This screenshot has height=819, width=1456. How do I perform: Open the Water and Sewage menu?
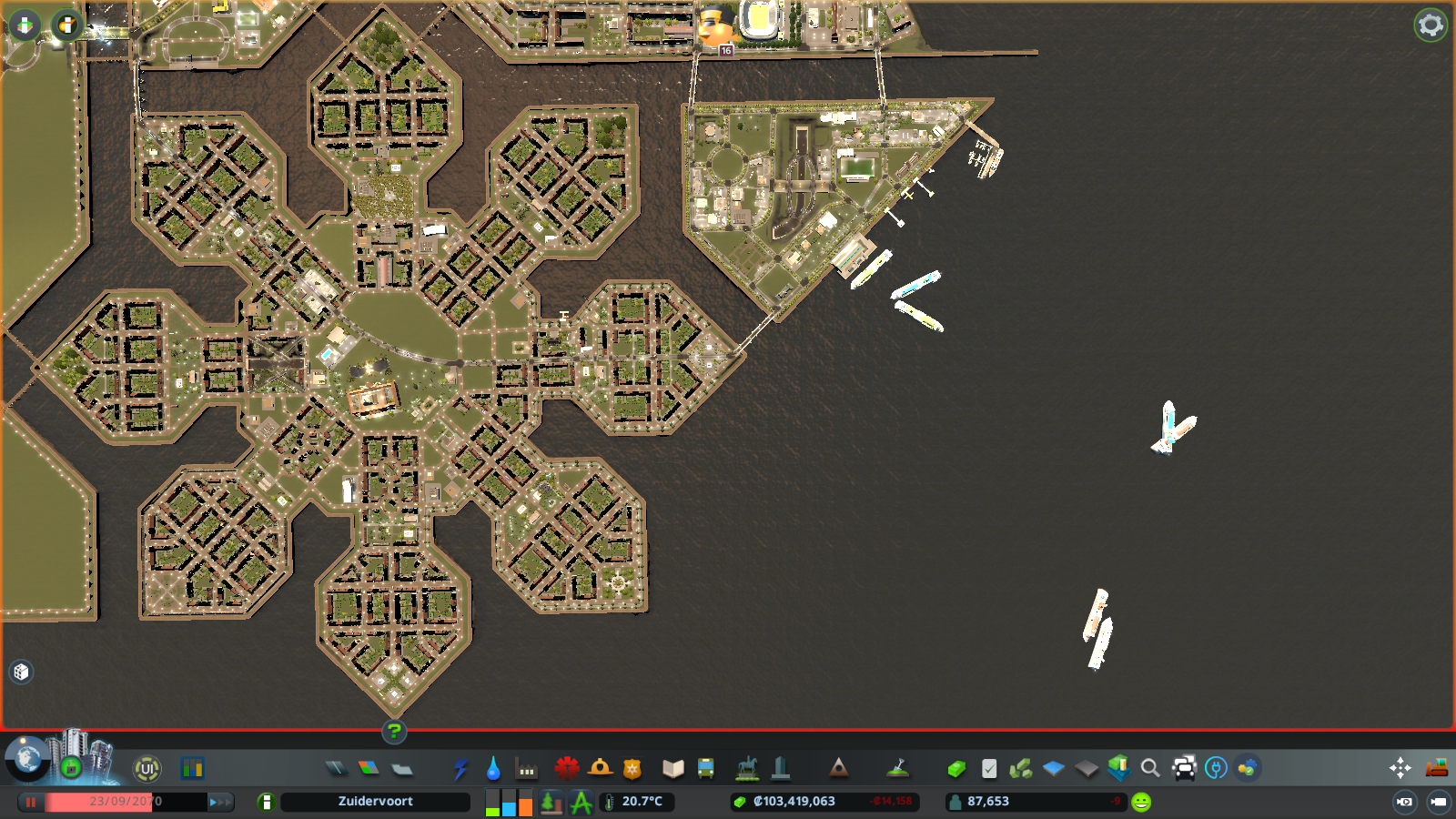click(494, 769)
